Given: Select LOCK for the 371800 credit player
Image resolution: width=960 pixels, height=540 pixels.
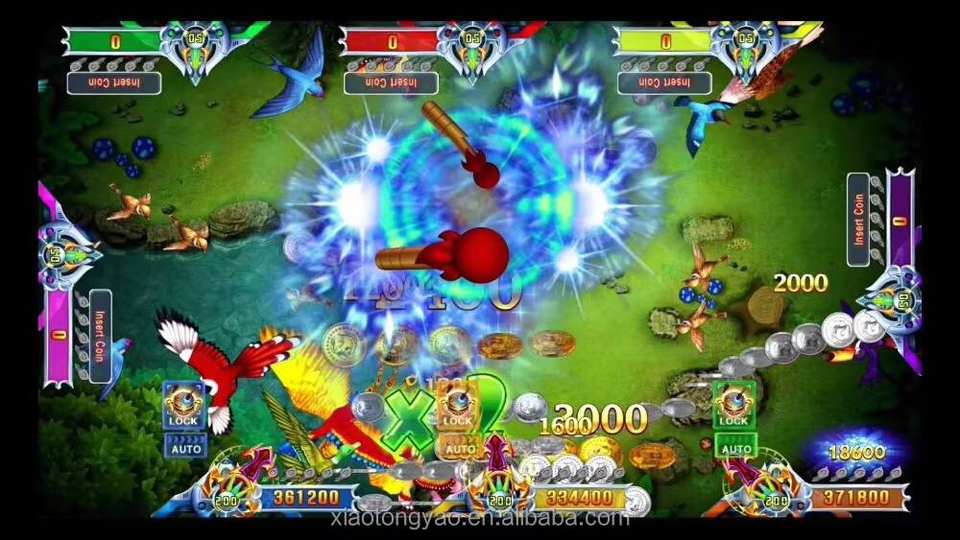Looking at the screenshot, I should tap(733, 407).
